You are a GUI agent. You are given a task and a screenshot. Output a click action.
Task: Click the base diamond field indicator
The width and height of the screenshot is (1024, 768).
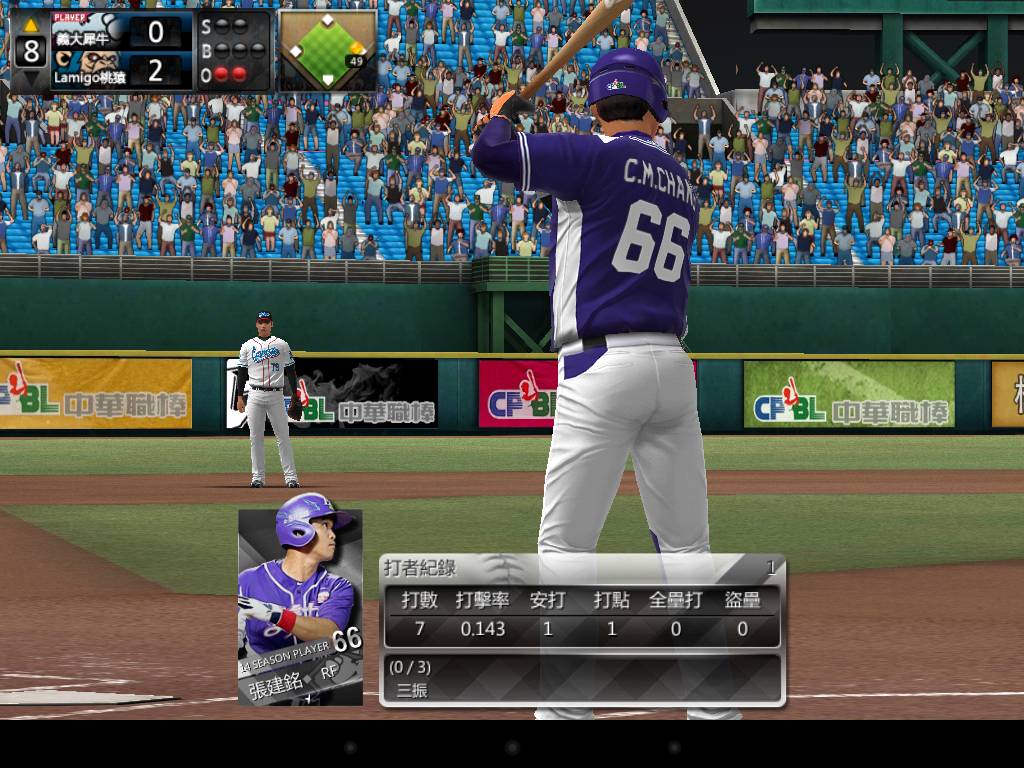327,50
